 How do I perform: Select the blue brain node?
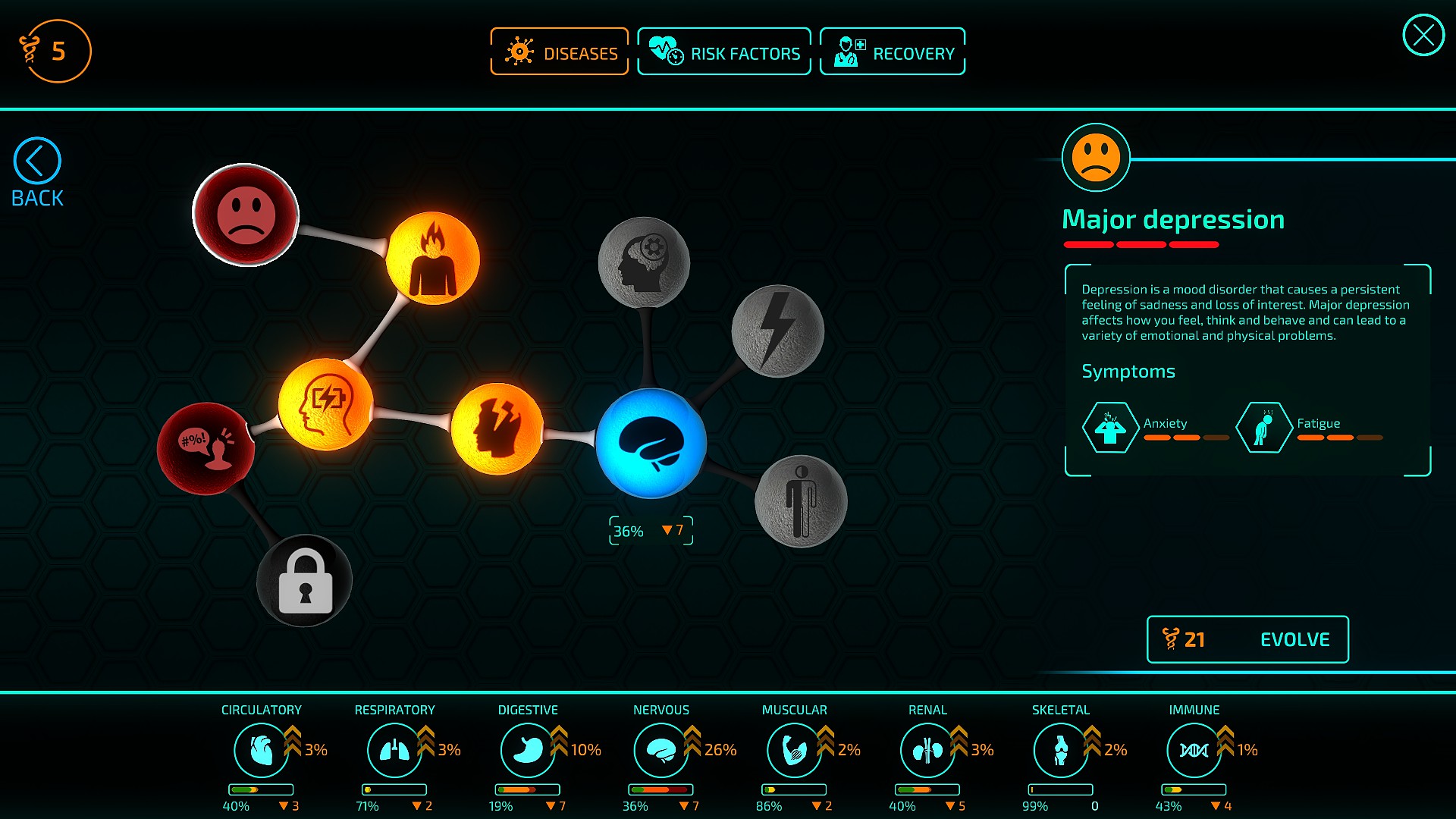pyautogui.click(x=651, y=442)
